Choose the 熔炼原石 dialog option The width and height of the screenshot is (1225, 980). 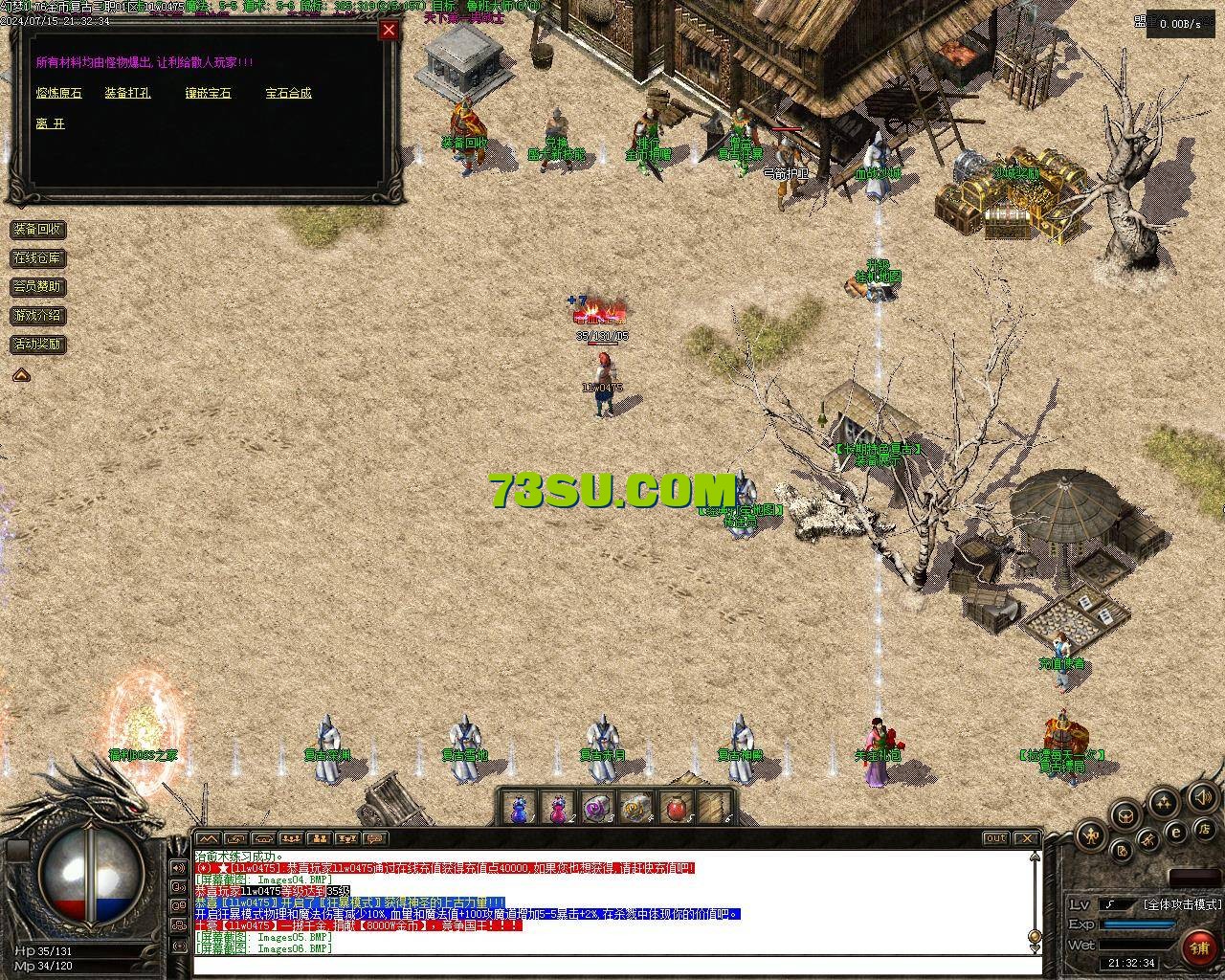tap(59, 93)
